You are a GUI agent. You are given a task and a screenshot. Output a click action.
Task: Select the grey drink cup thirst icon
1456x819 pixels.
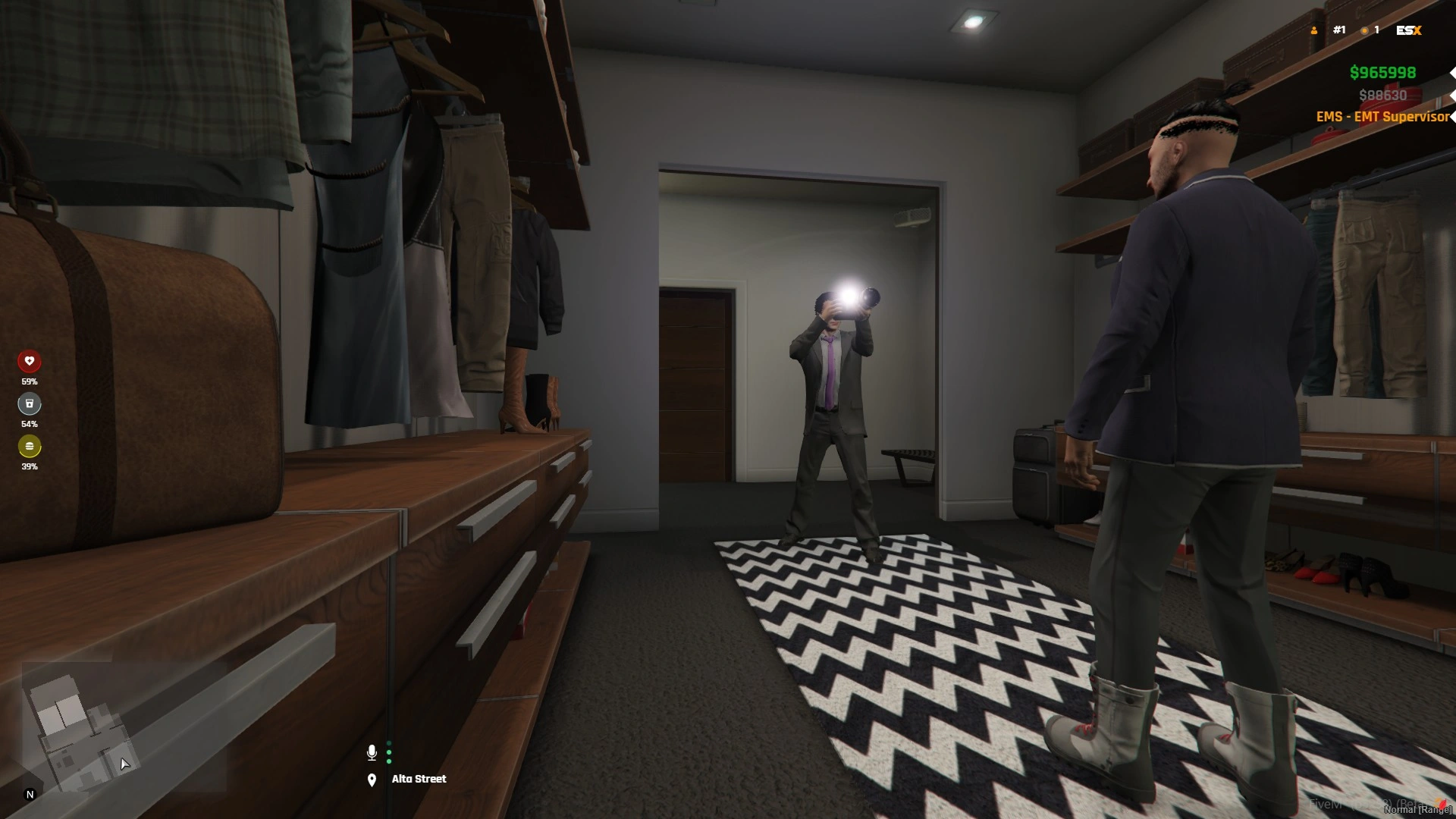[x=30, y=403]
